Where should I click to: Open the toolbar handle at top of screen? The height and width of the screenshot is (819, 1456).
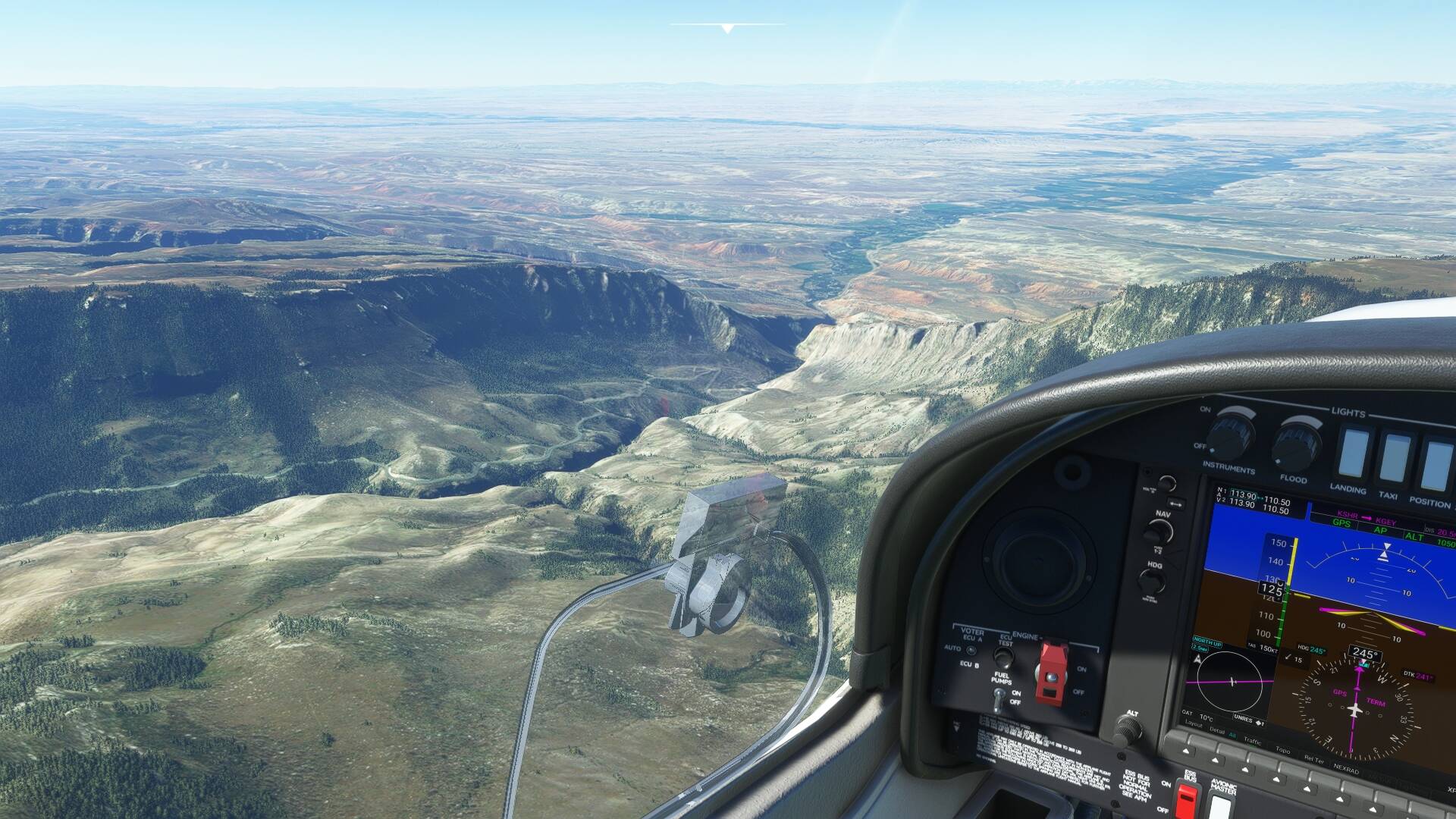[x=727, y=28]
